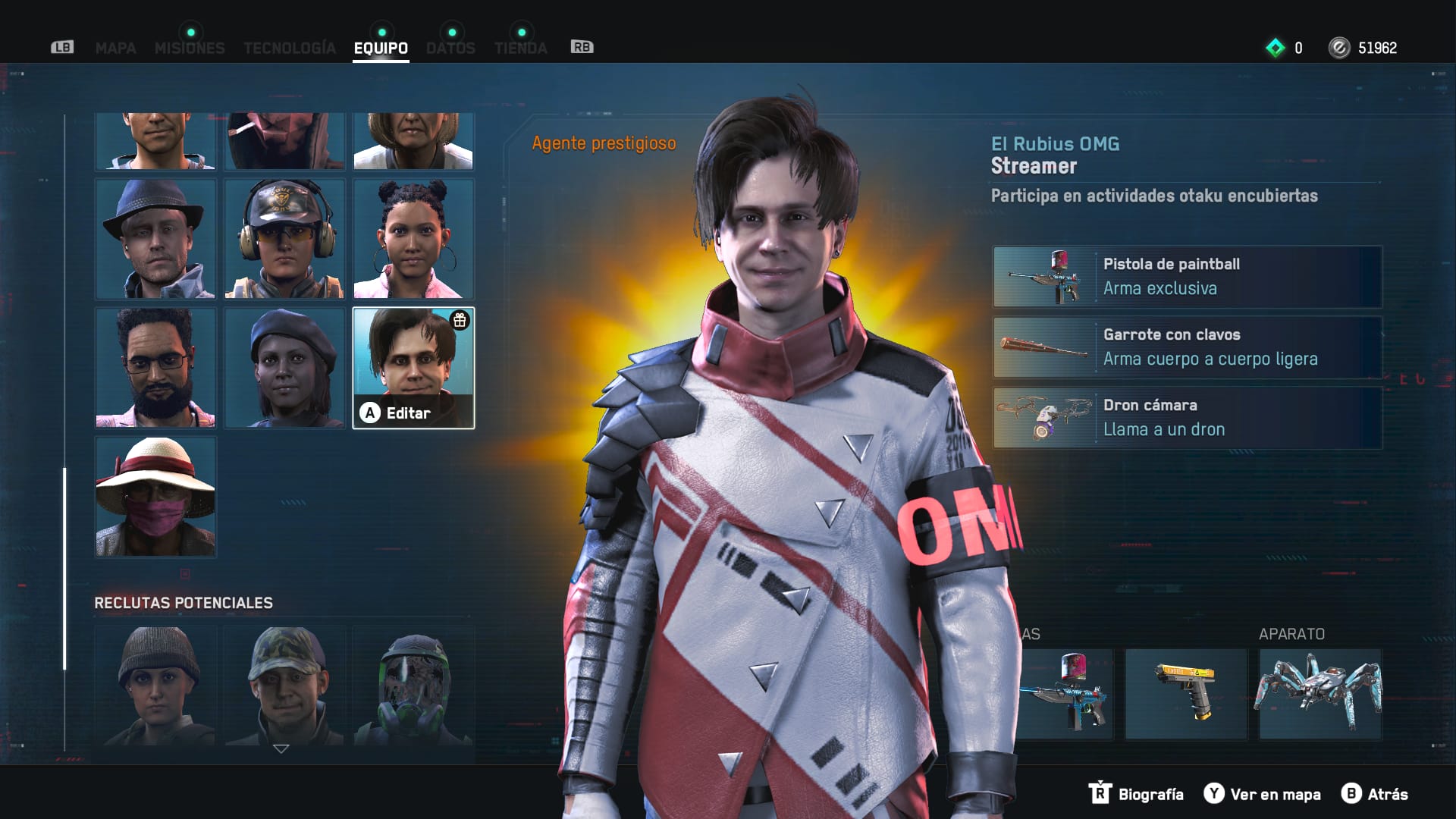The image size is (1456, 819).
Task: Switch to the TIENDA tab
Action: click(520, 48)
